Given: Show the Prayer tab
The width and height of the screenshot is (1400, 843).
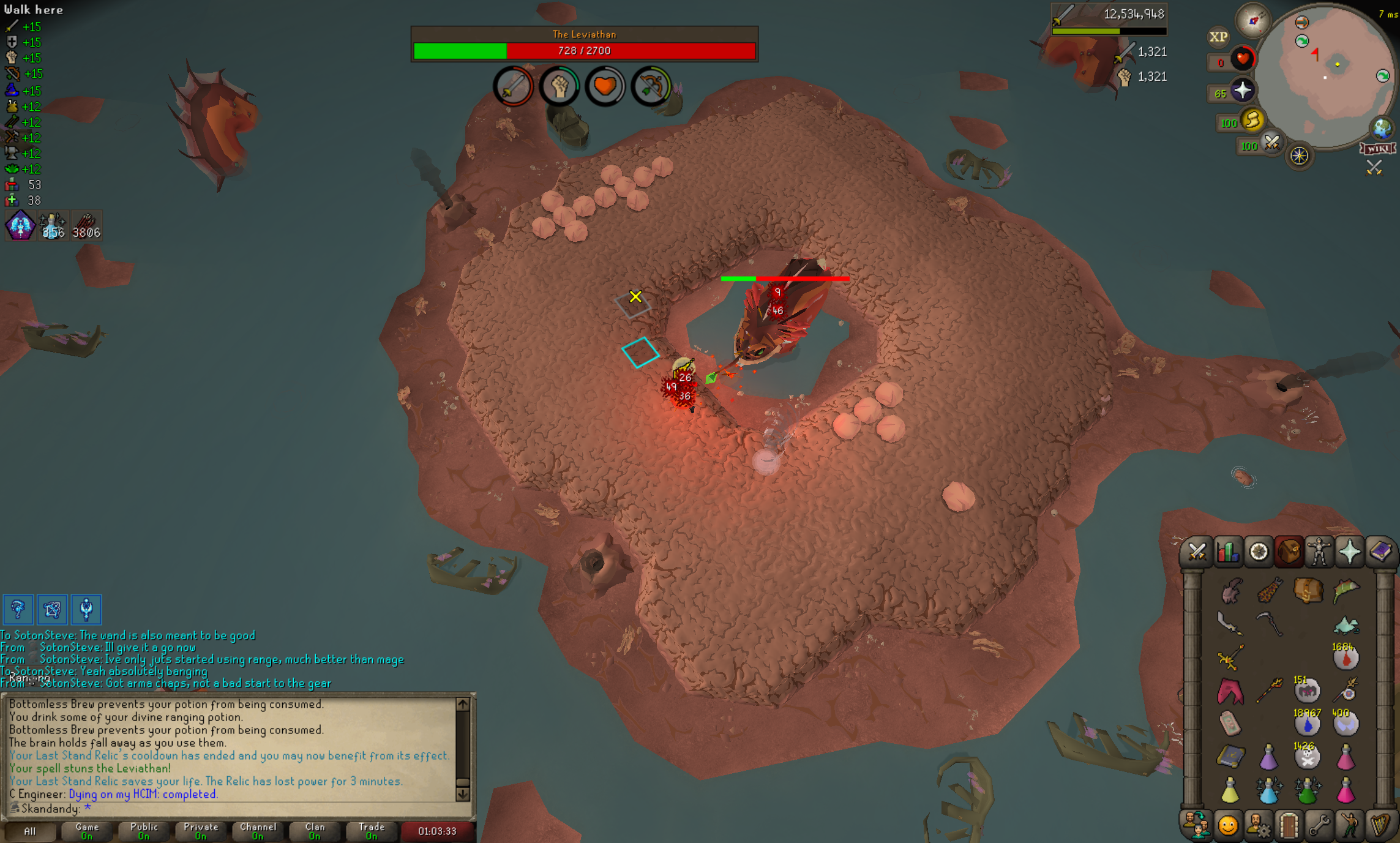Looking at the screenshot, I should (x=1350, y=552).
